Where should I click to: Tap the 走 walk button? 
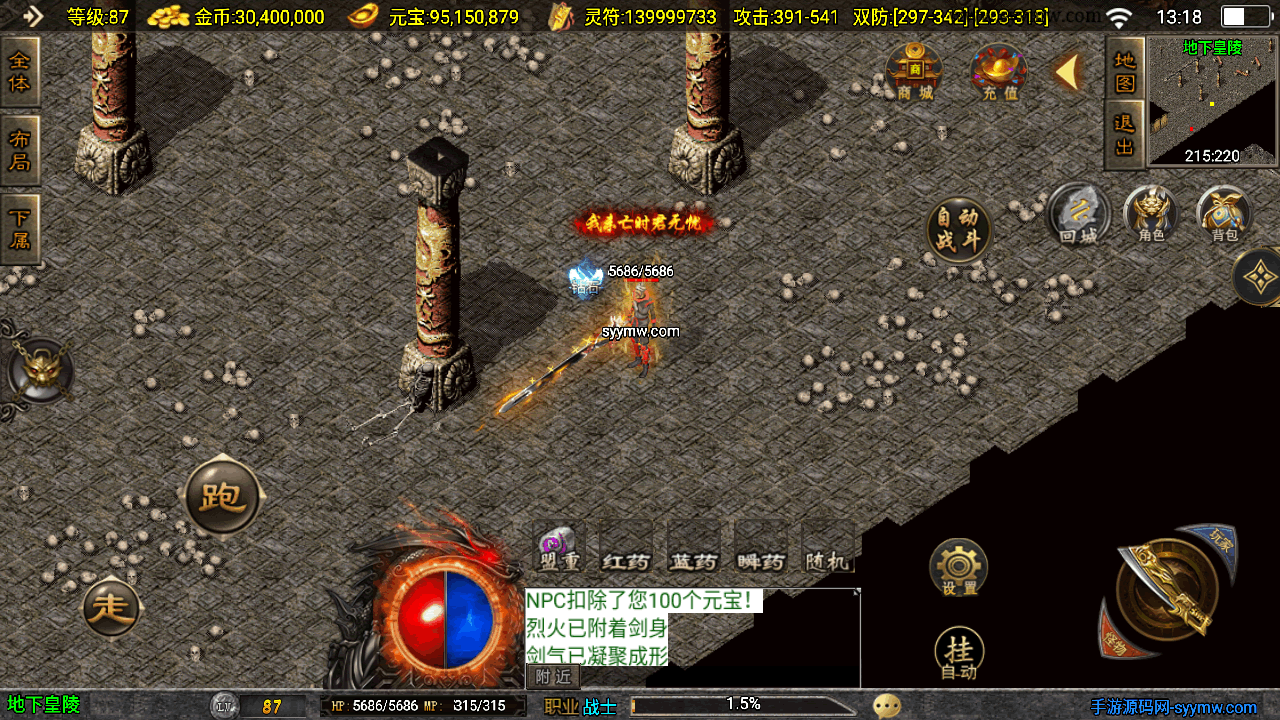click(x=111, y=607)
